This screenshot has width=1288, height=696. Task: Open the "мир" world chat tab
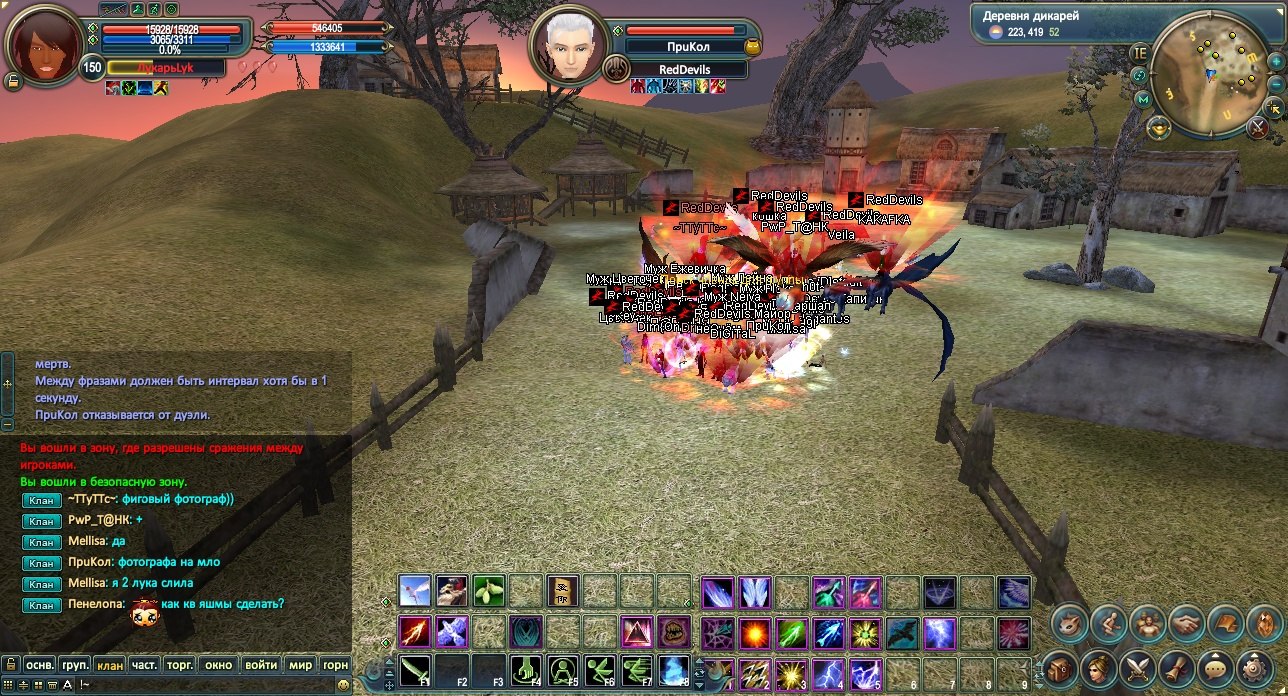coord(300,664)
